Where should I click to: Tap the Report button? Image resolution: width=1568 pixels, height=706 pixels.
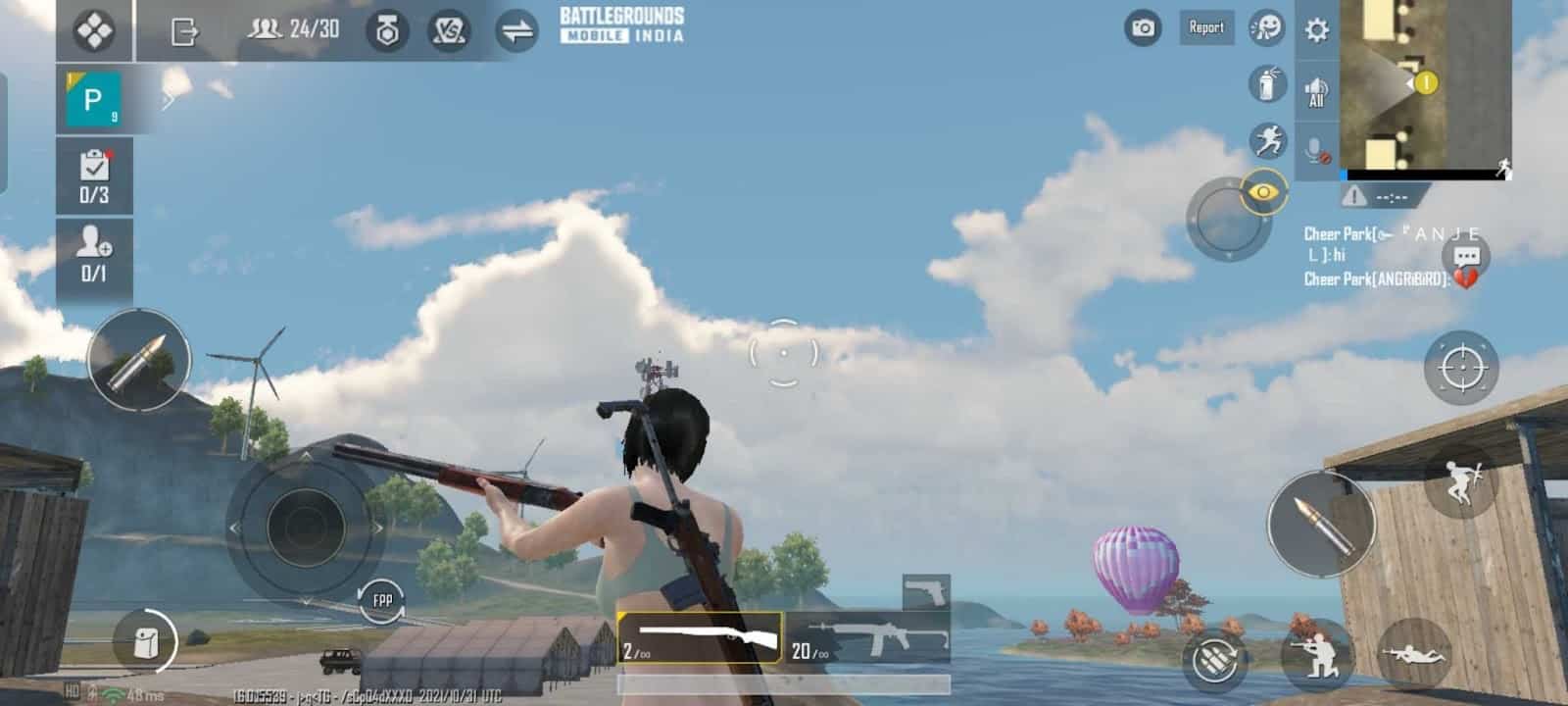point(1205,27)
